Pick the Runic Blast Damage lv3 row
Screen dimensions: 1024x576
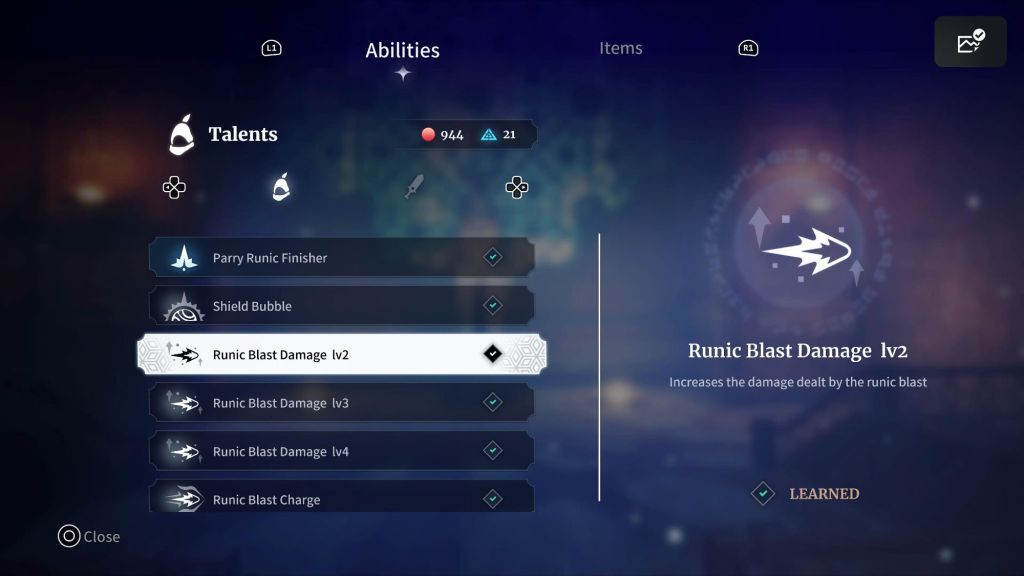[x=341, y=403]
